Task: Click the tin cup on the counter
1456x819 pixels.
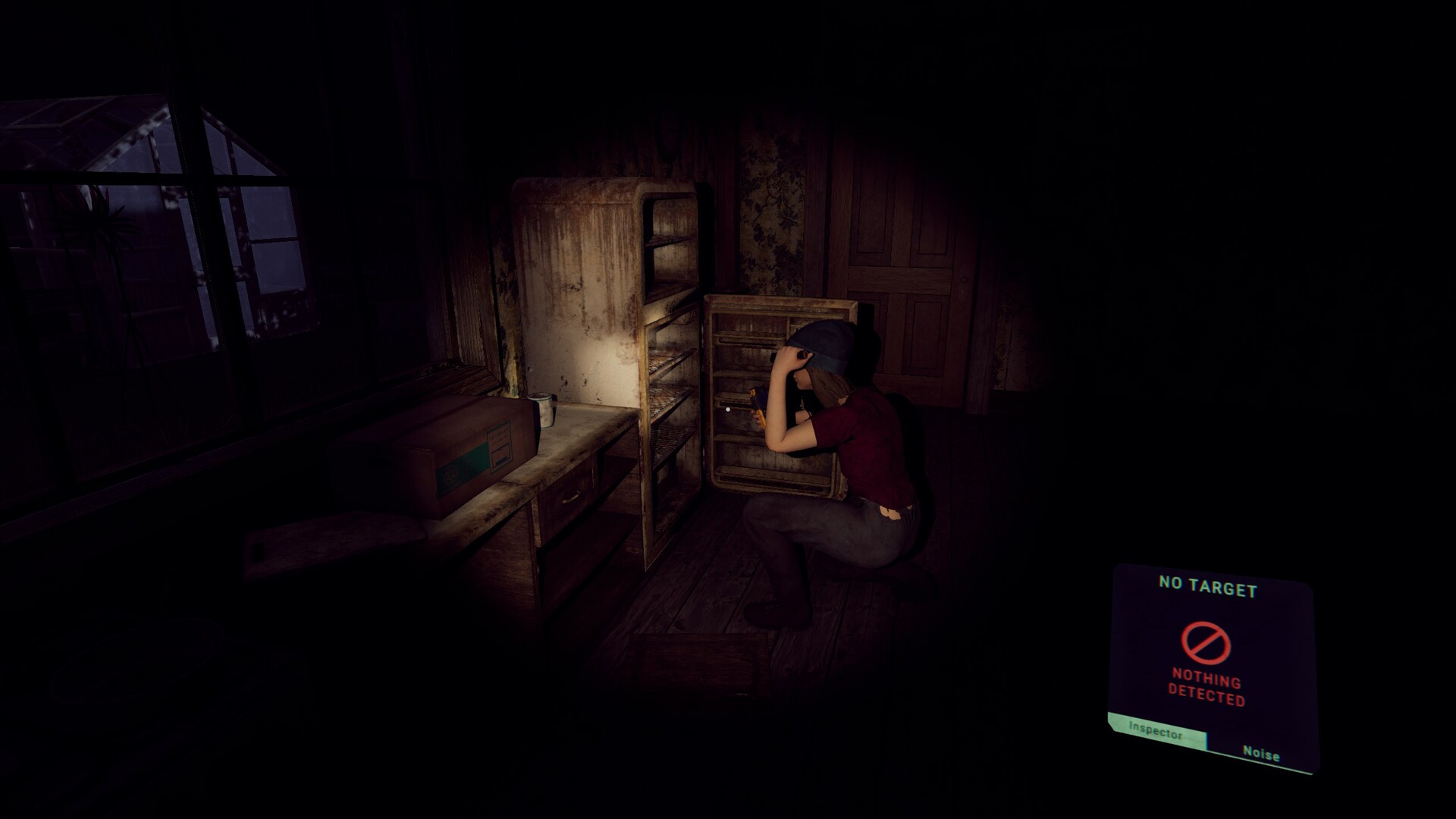Action: pos(544,409)
